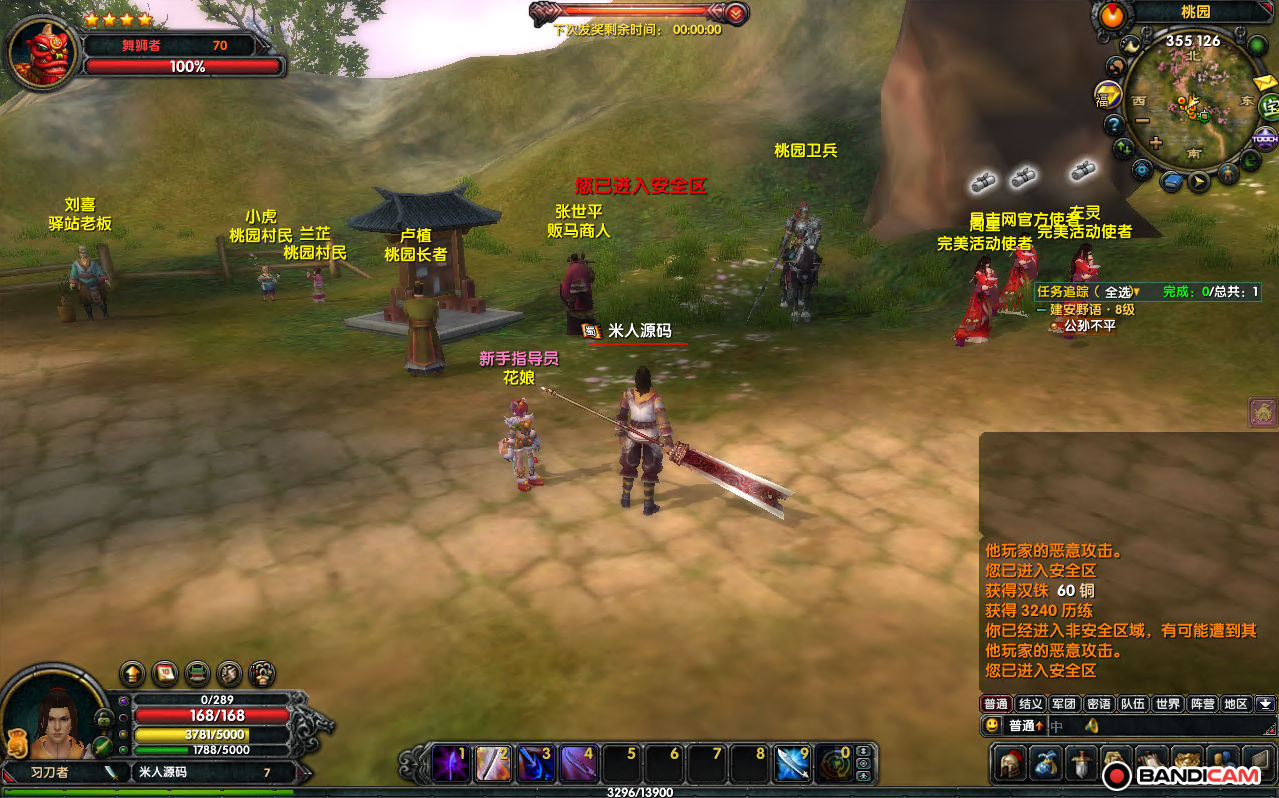The image size is (1279, 798).
Task: Click the blue question mark help icon
Action: pyautogui.click(x=1114, y=125)
